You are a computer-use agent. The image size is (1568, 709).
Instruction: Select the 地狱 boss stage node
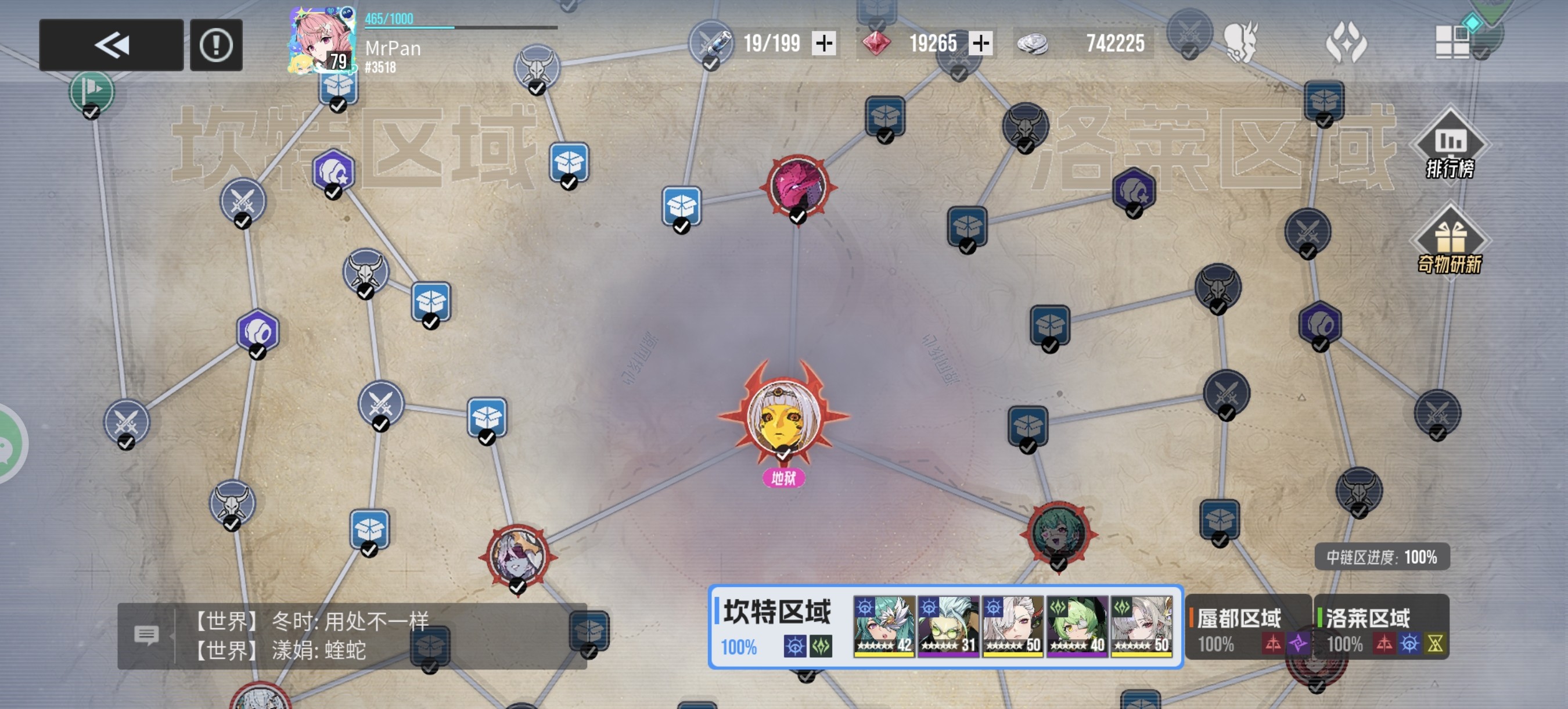tap(783, 417)
